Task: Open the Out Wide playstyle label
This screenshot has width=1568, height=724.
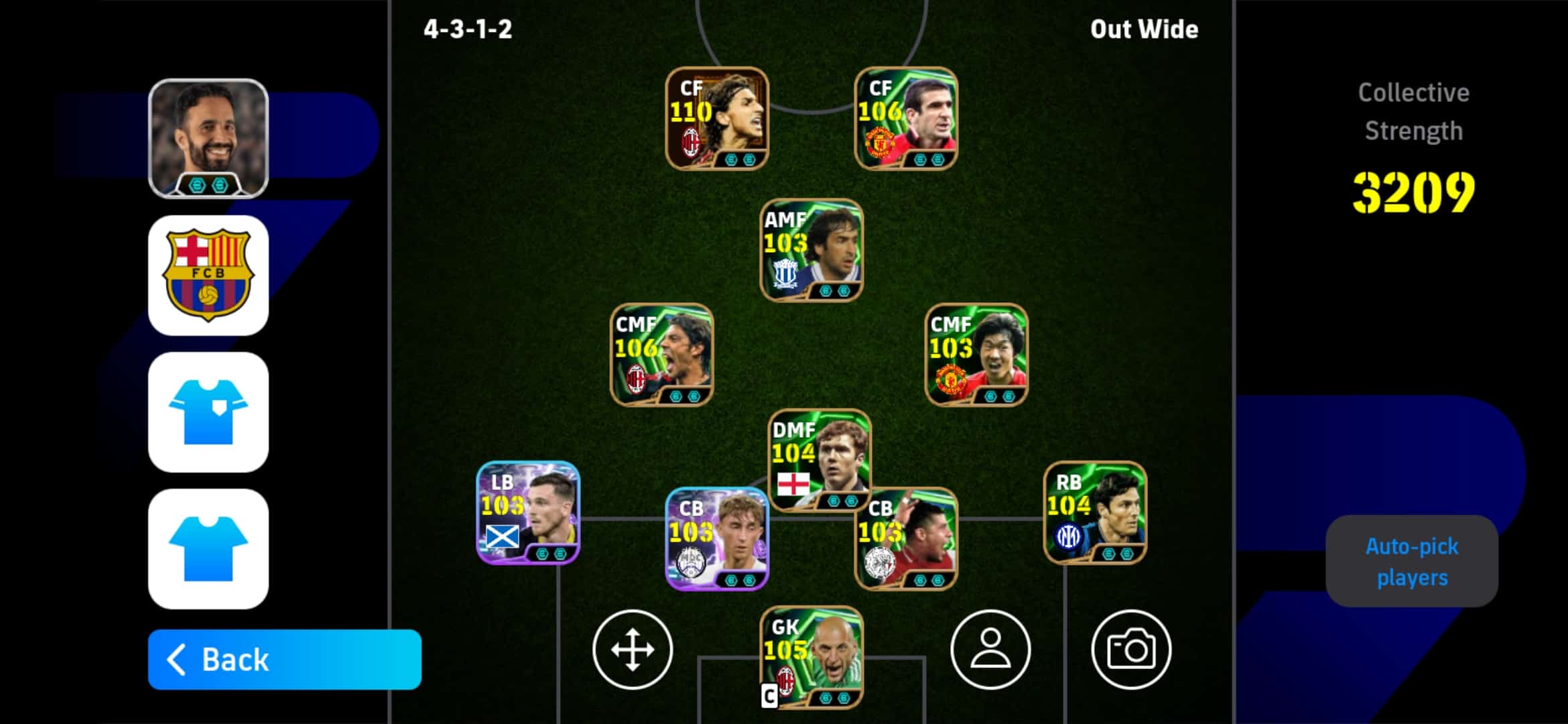Action: [1144, 29]
